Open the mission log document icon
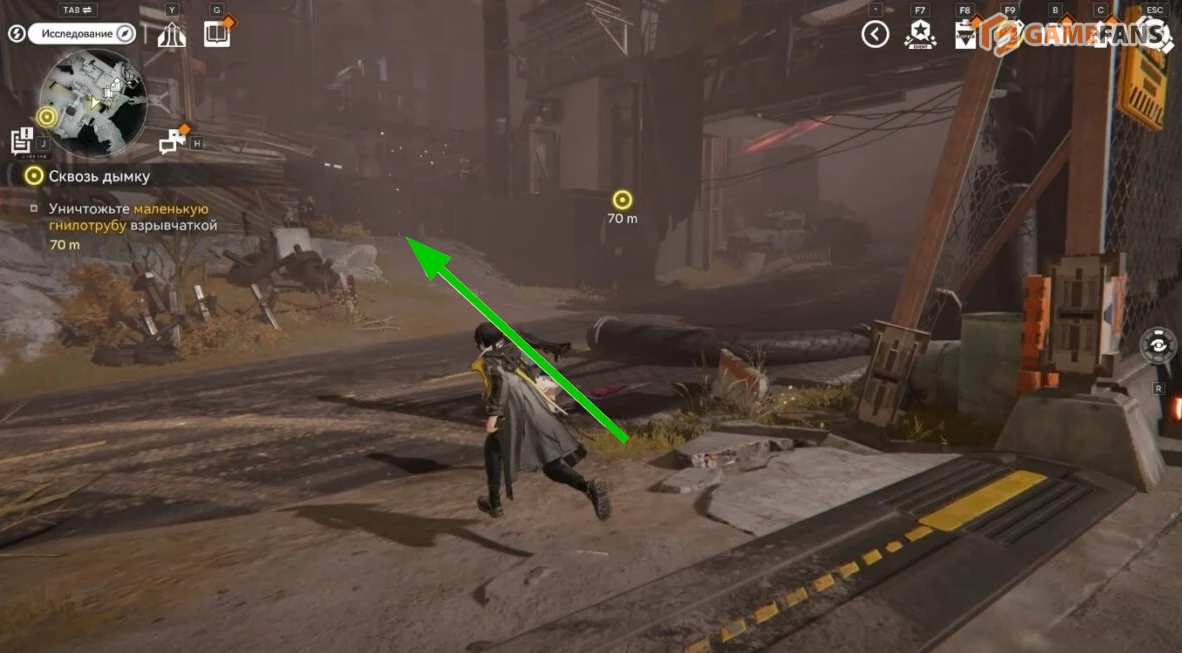 21,140
